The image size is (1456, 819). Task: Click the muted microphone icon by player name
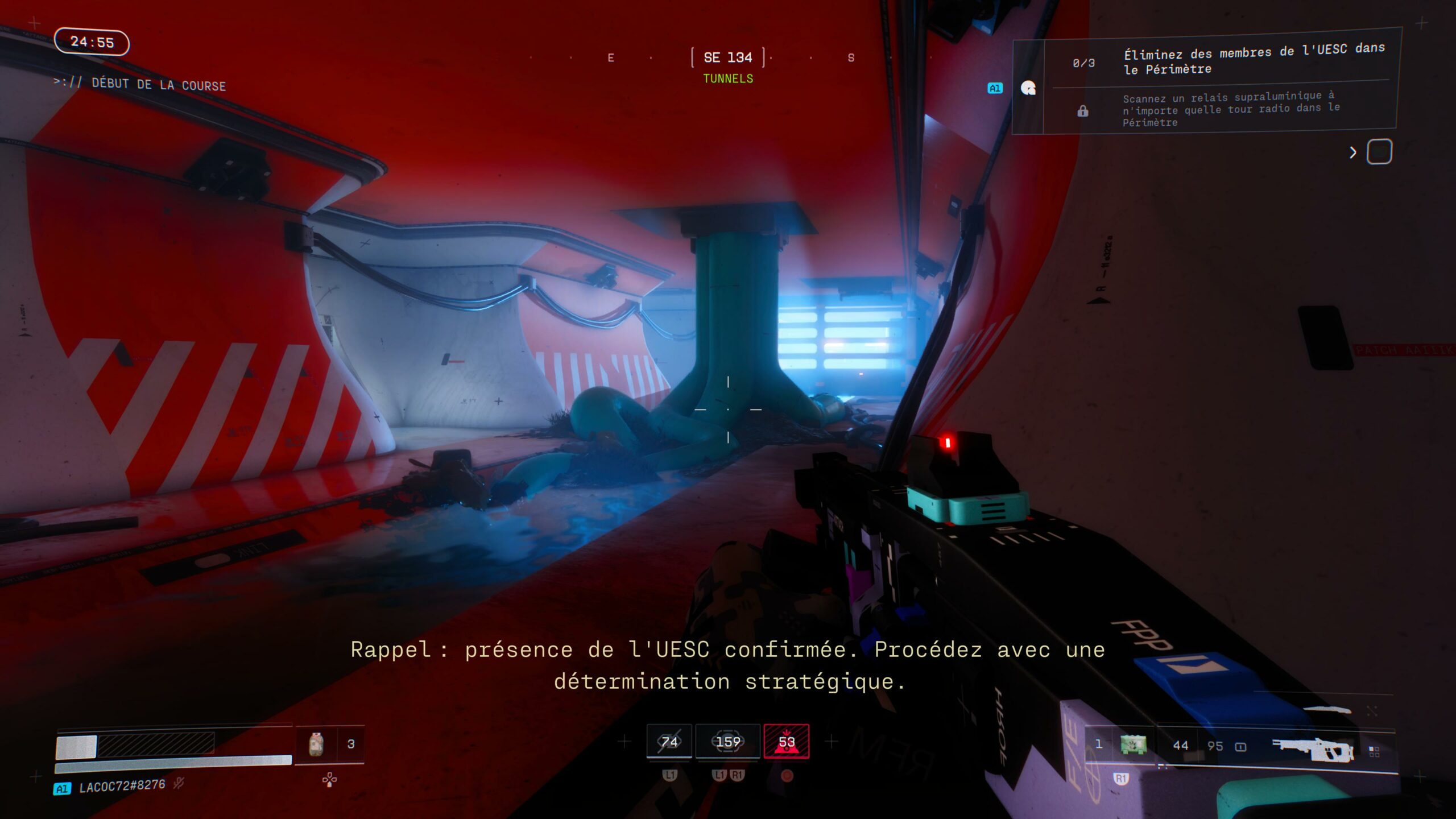click(179, 784)
